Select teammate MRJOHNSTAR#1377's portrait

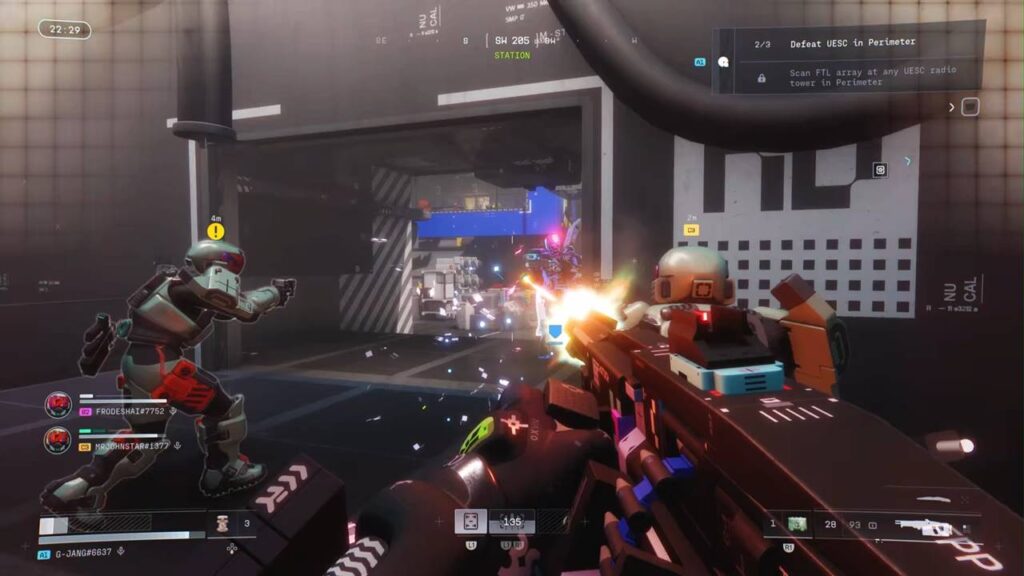point(58,440)
